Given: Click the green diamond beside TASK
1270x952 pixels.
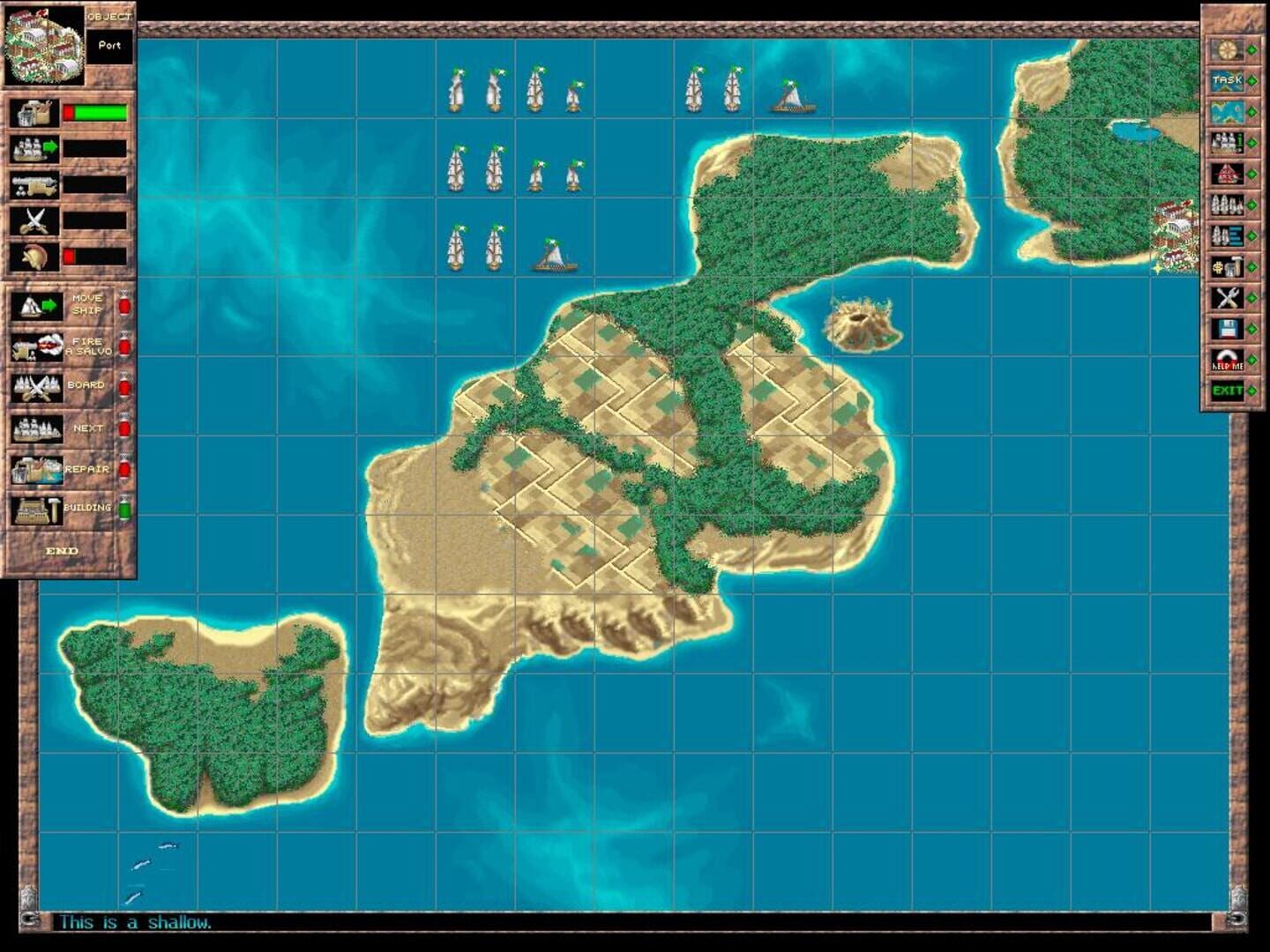Looking at the screenshot, I should click(1253, 81).
